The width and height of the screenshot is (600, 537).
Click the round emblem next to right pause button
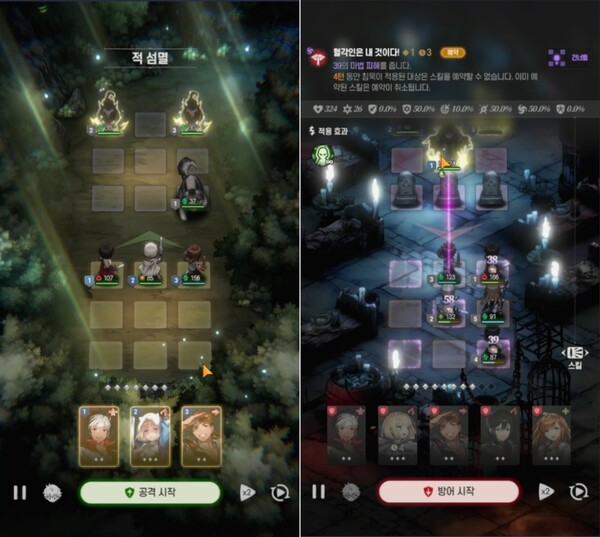tap(351, 492)
